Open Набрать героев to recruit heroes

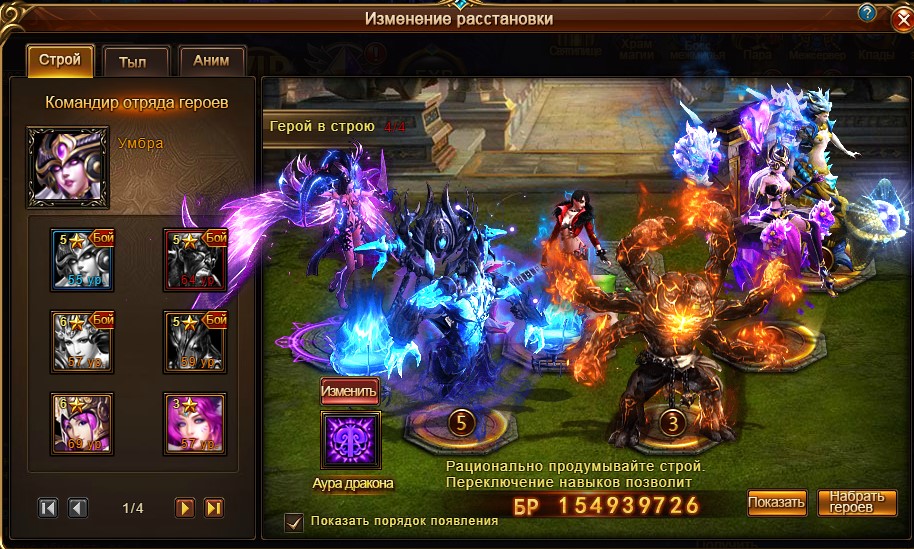click(857, 502)
